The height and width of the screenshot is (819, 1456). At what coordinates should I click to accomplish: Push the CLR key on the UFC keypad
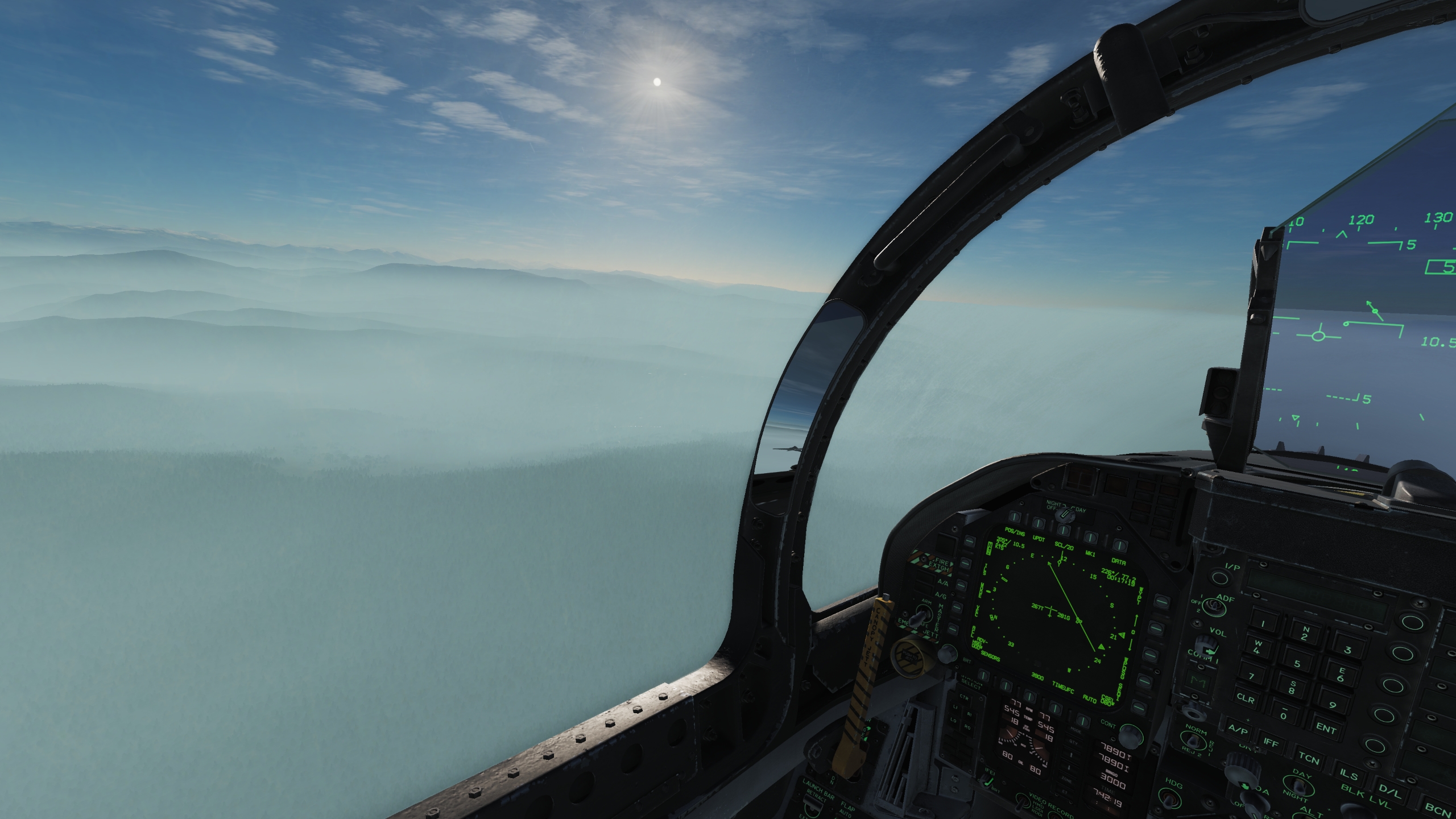(1246, 699)
